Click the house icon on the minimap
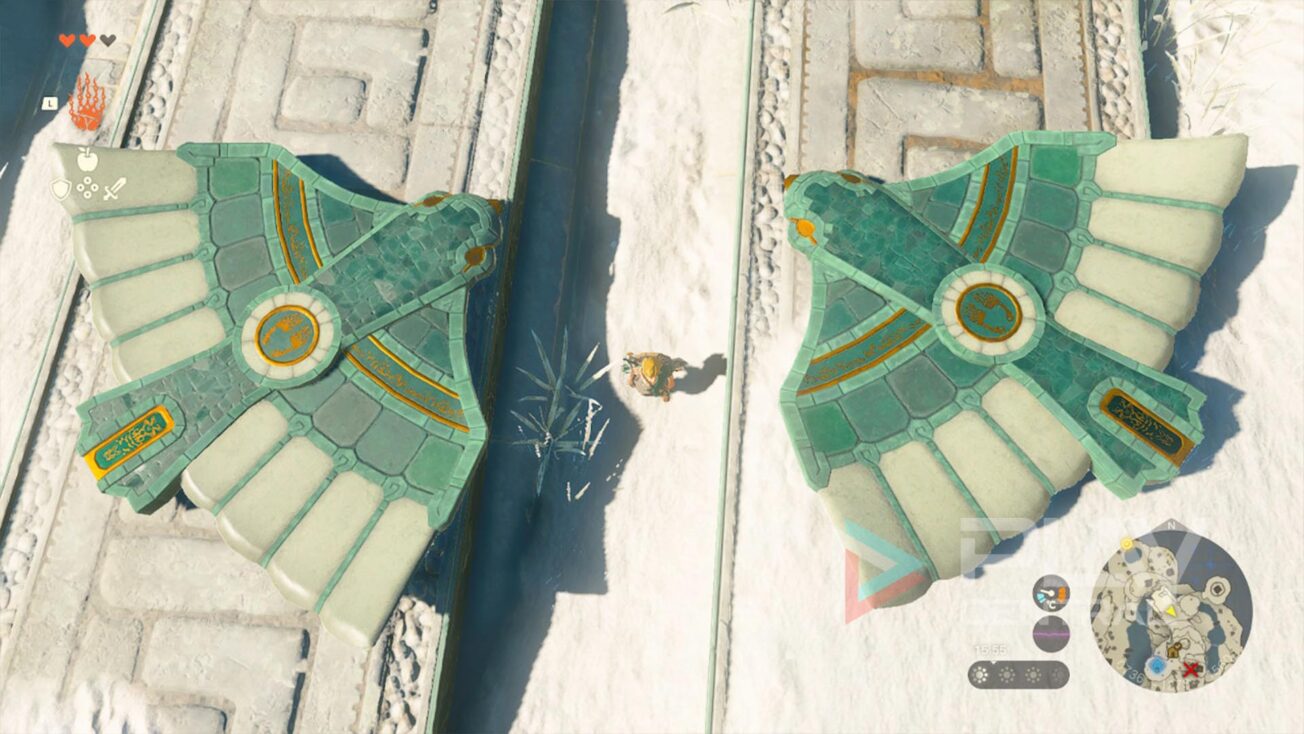Image resolution: width=1304 pixels, height=734 pixels. [1175, 650]
